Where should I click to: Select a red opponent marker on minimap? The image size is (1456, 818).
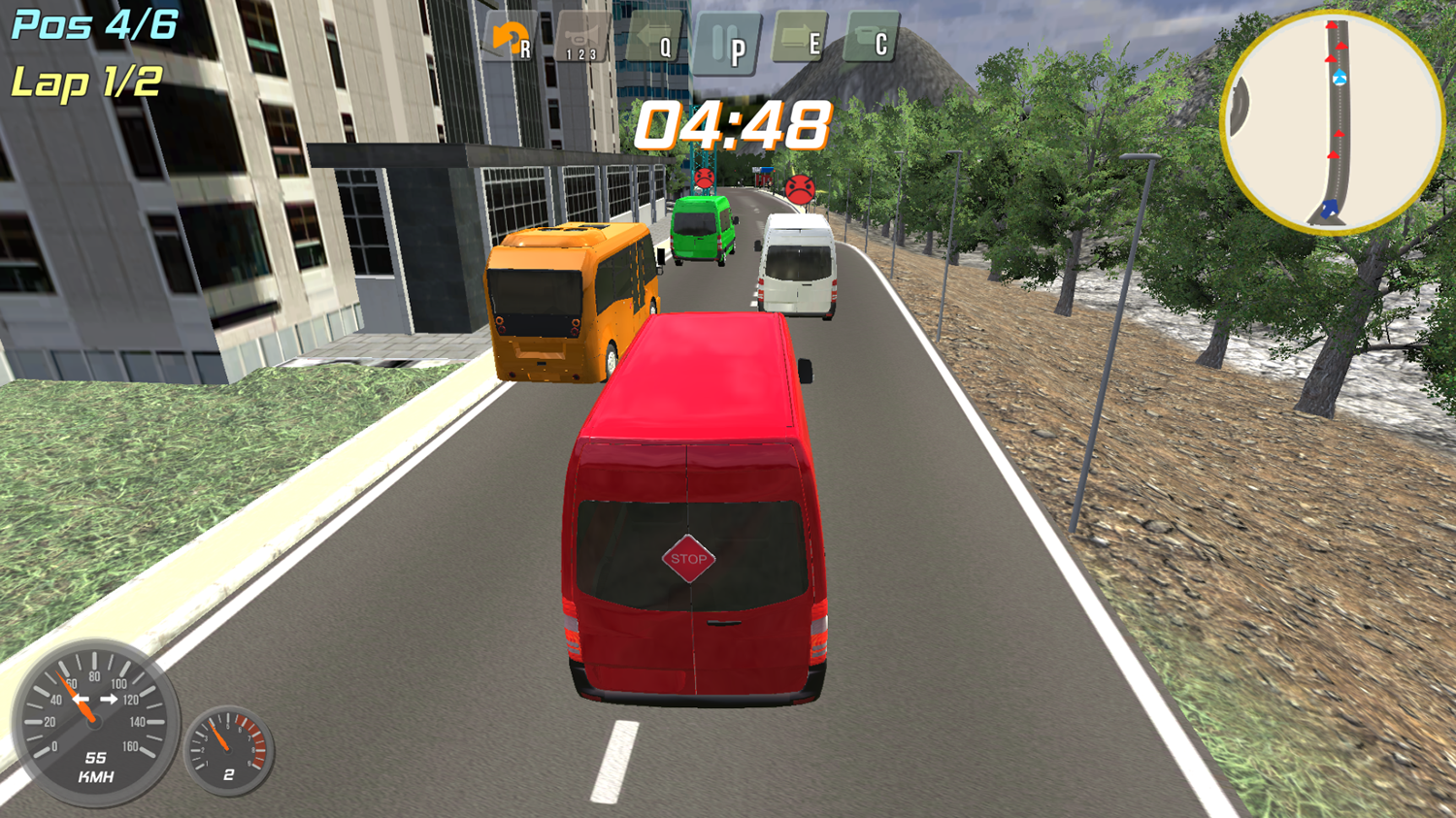1342,46
